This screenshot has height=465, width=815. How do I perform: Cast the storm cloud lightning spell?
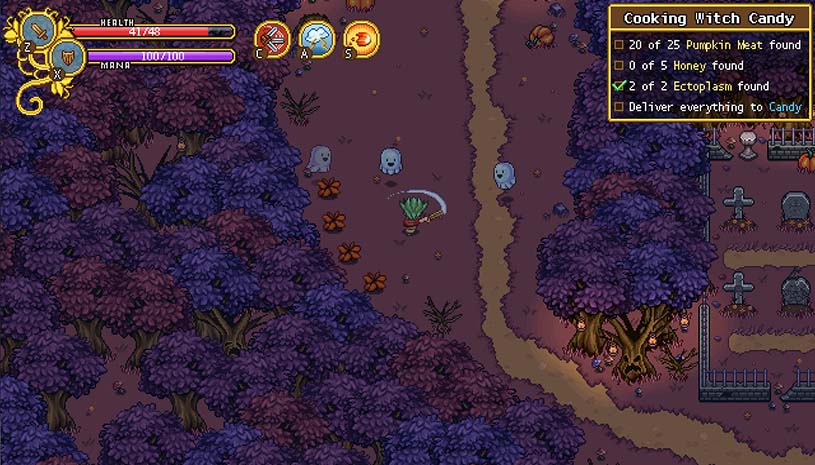click(x=317, y=40)
